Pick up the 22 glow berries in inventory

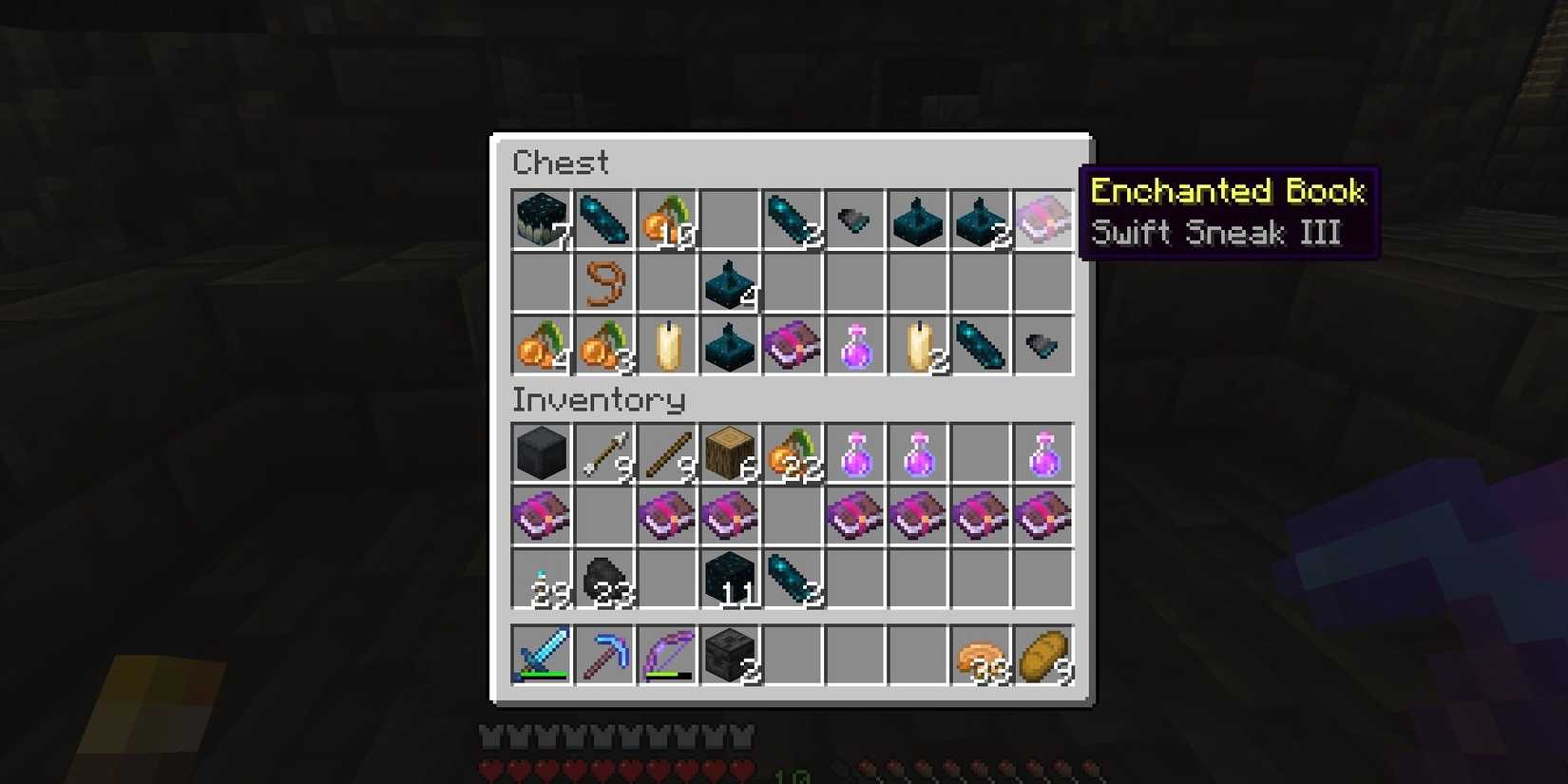pos(791,453)
